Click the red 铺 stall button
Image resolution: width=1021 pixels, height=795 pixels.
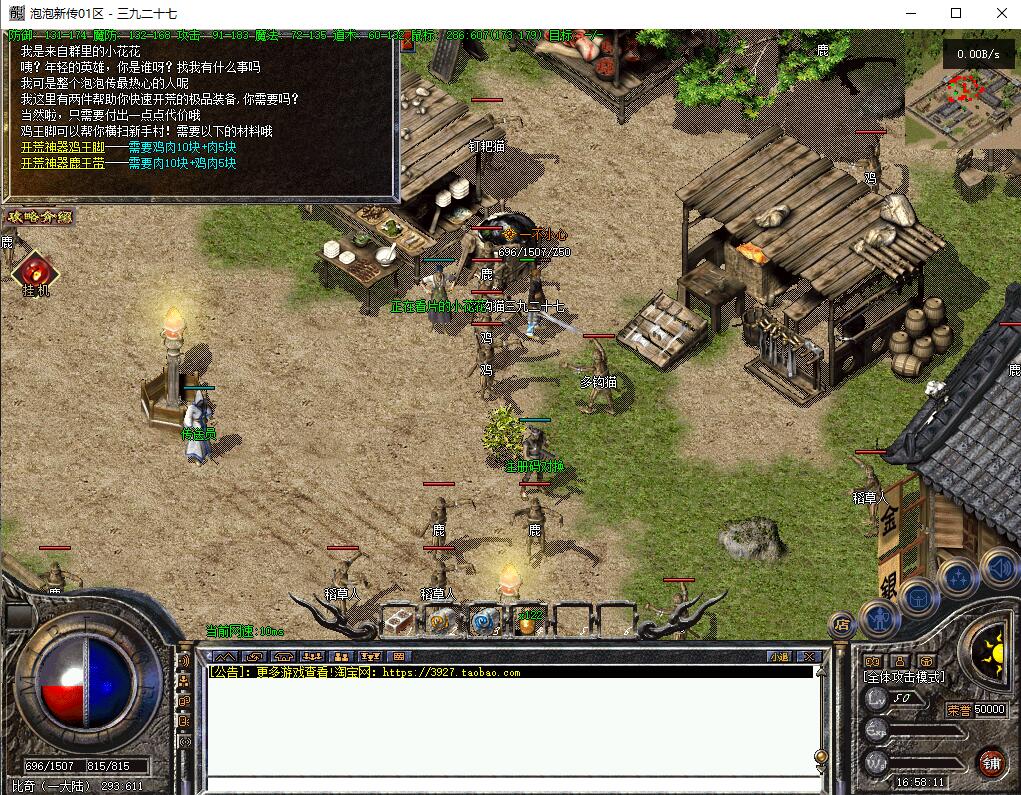[x=991, y=762]
